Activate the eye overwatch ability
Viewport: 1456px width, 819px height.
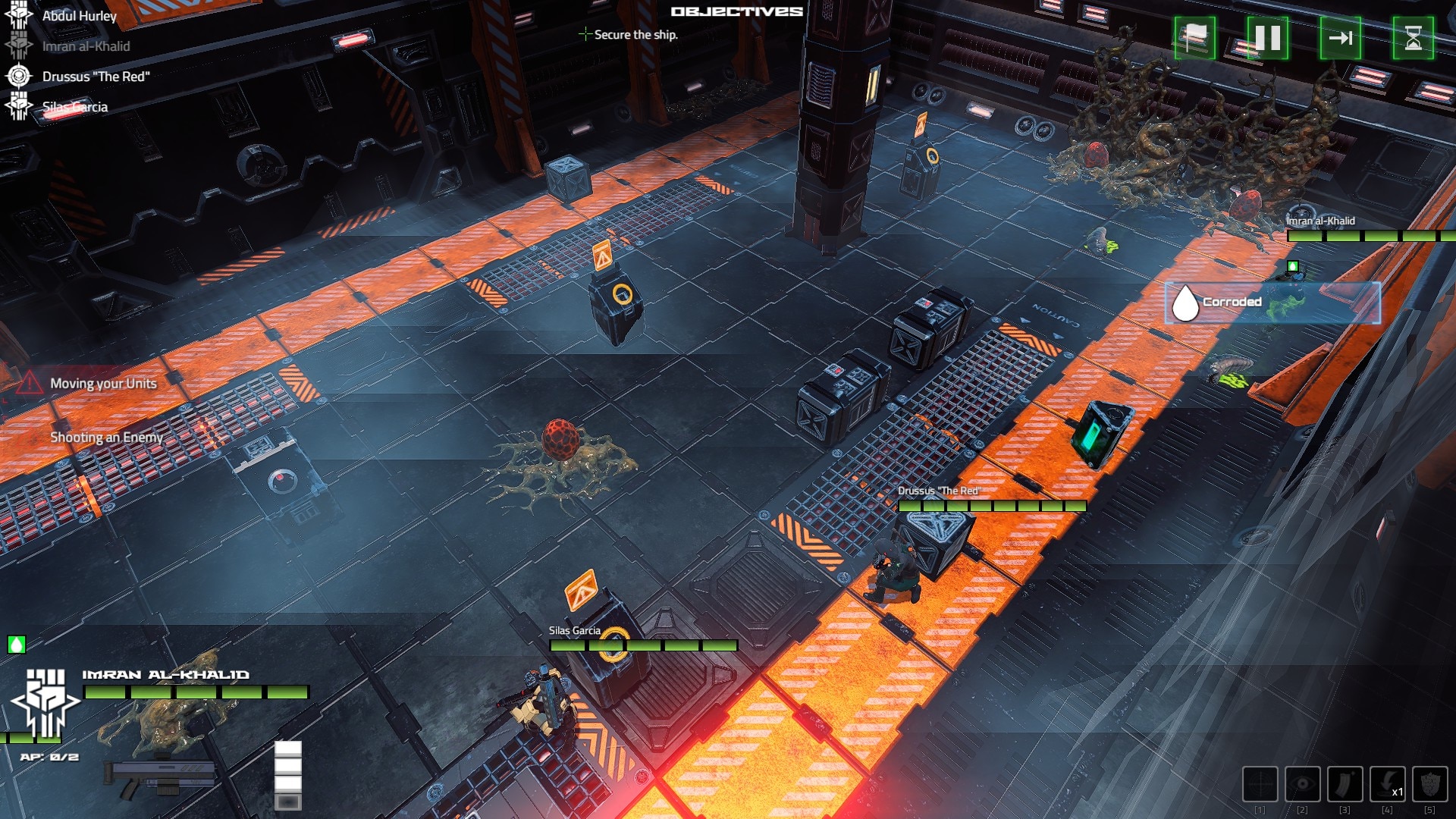(x=1302, y=783)
